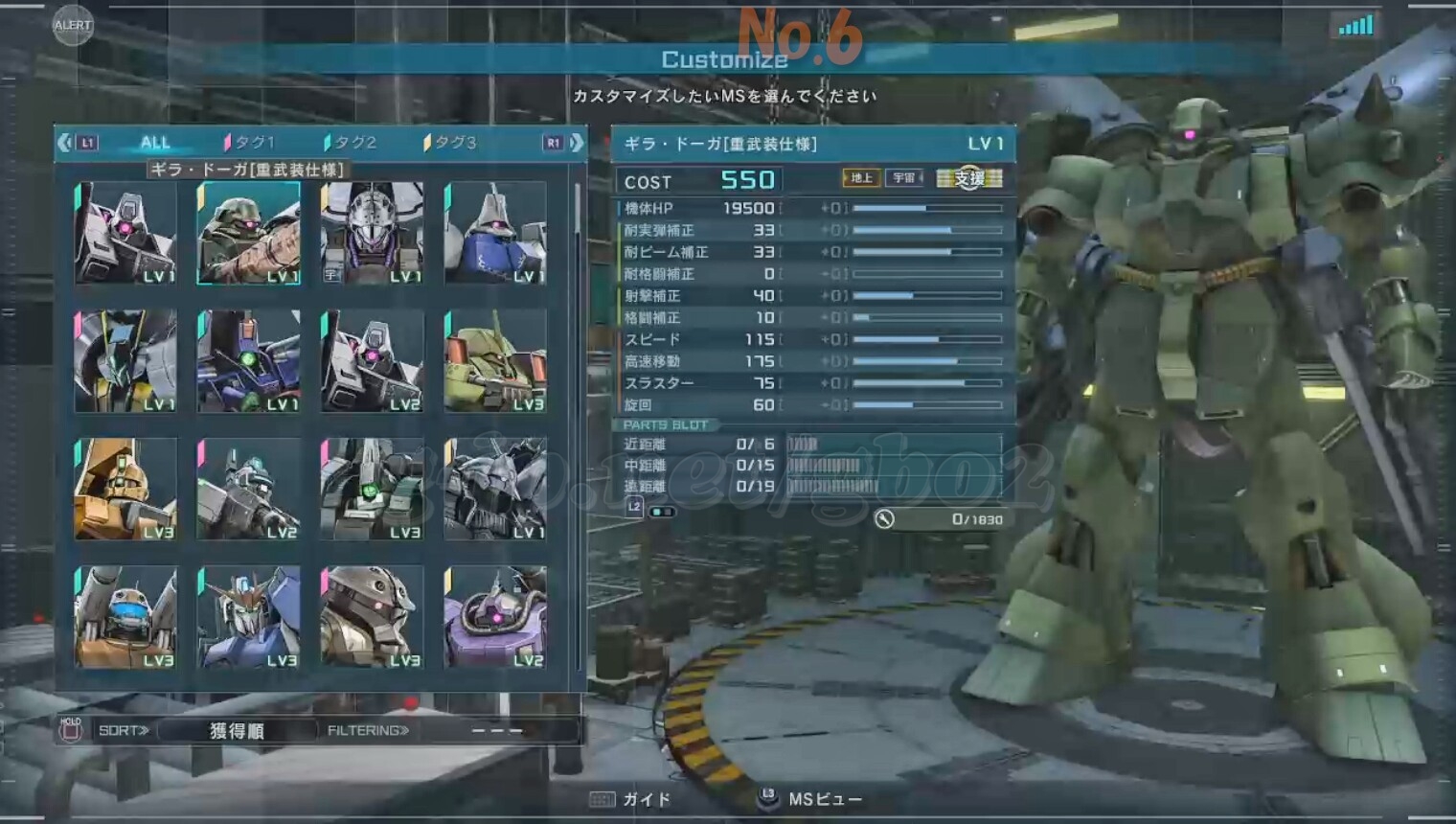
Task: Open the タグ1 tab
Action: point(250,143)
